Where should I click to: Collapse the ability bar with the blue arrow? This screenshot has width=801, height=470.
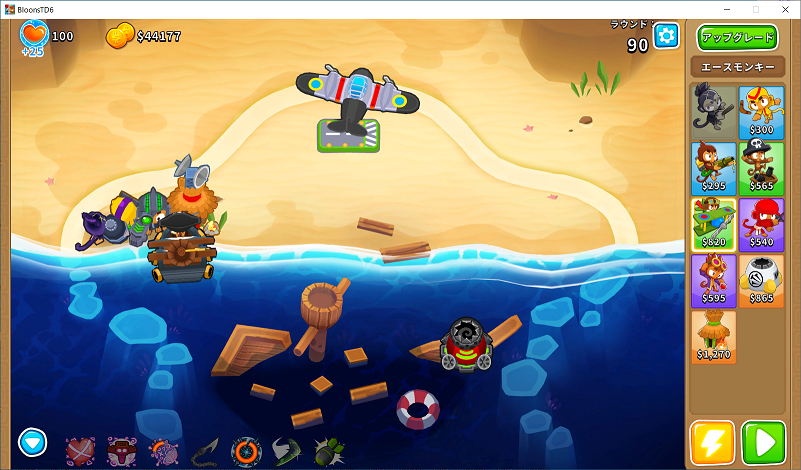coord(33,441)
